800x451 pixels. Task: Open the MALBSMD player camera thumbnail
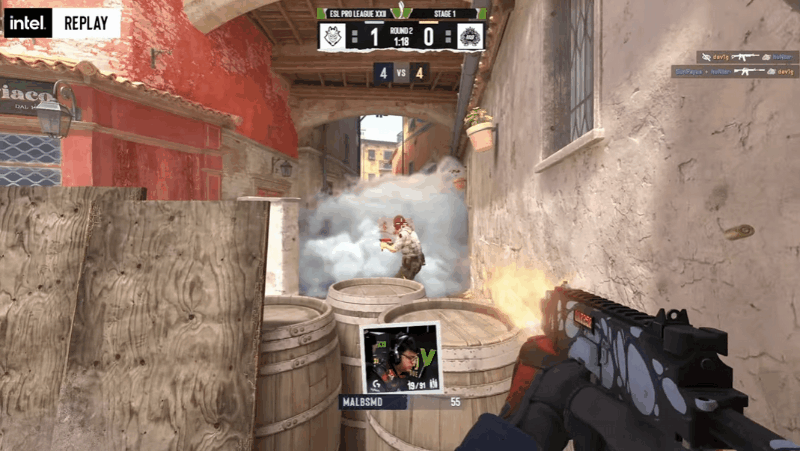pos(401,357)
